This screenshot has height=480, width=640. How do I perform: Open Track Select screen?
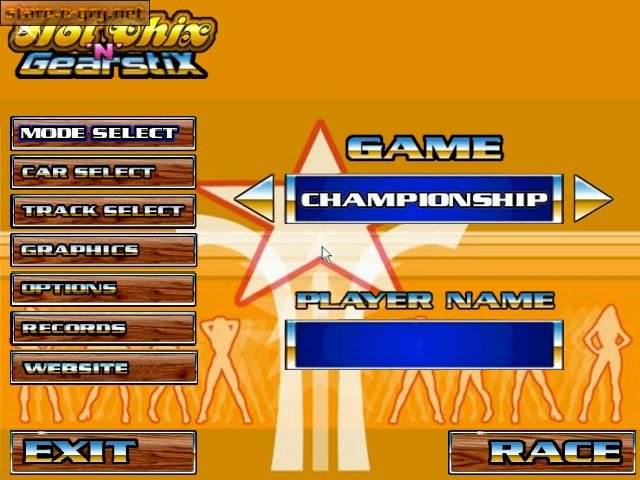[103, 211]
